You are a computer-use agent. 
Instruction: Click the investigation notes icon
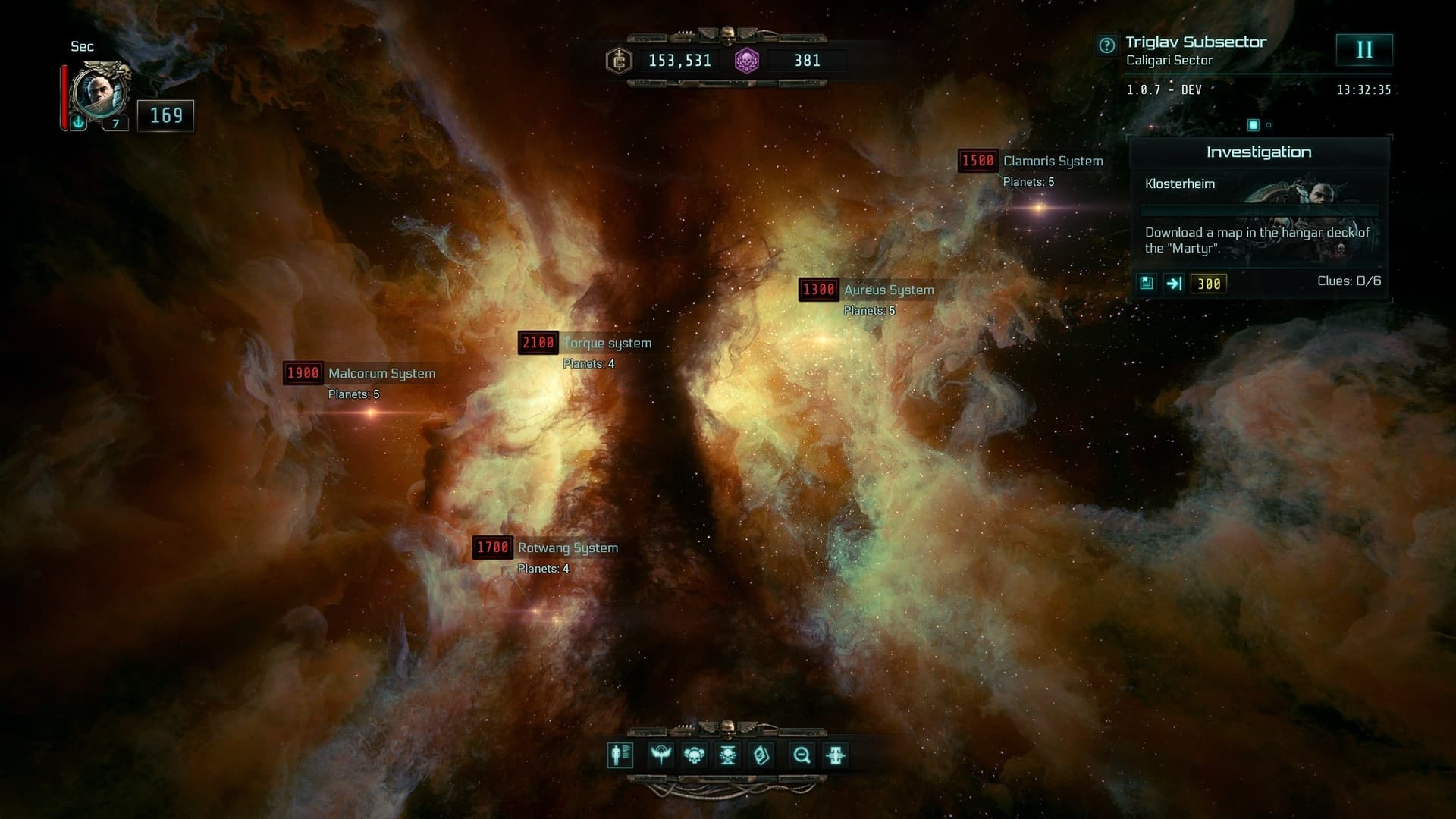[1147, 283]
